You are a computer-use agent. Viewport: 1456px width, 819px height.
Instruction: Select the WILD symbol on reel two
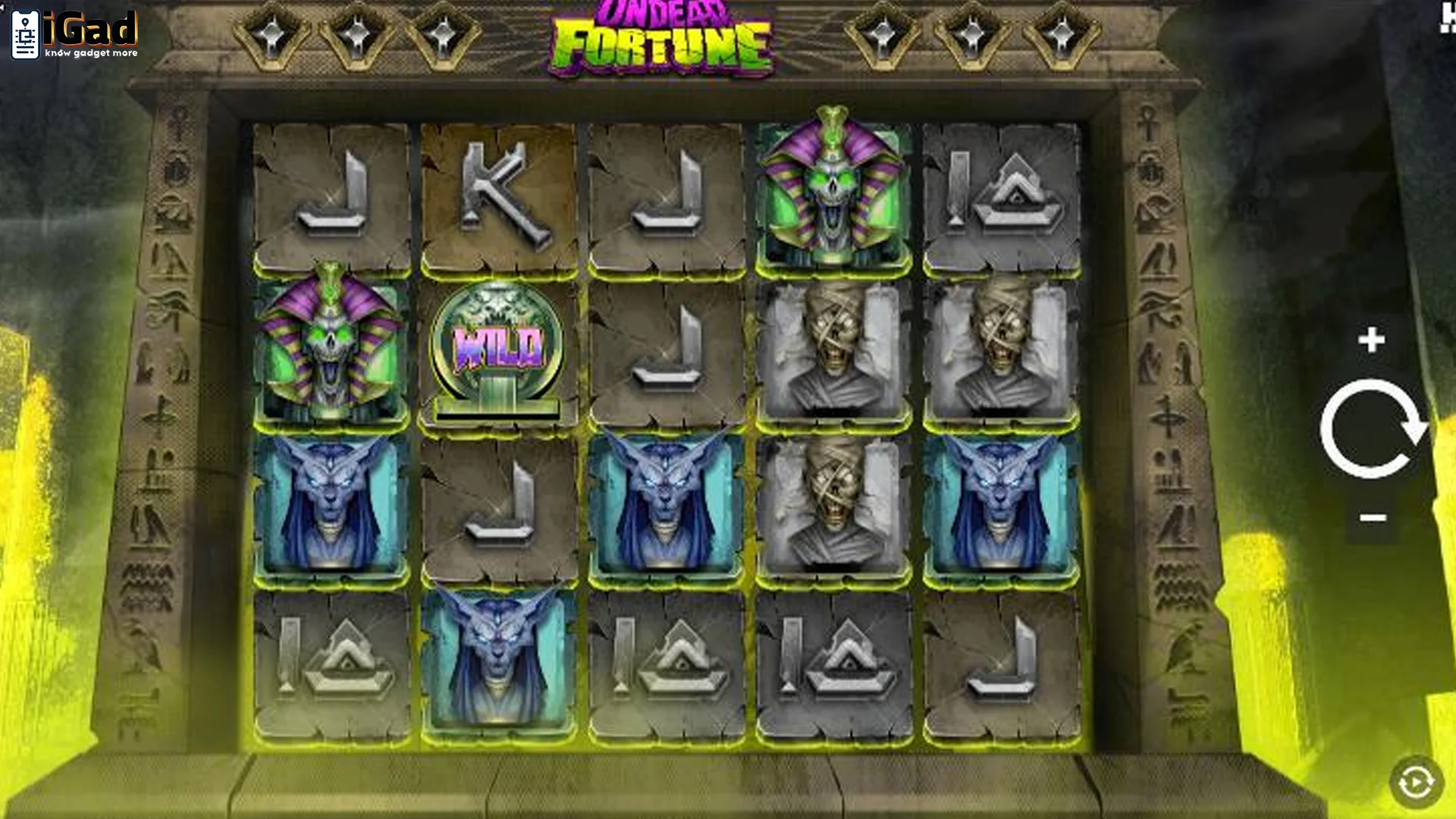tap(497, 349)
